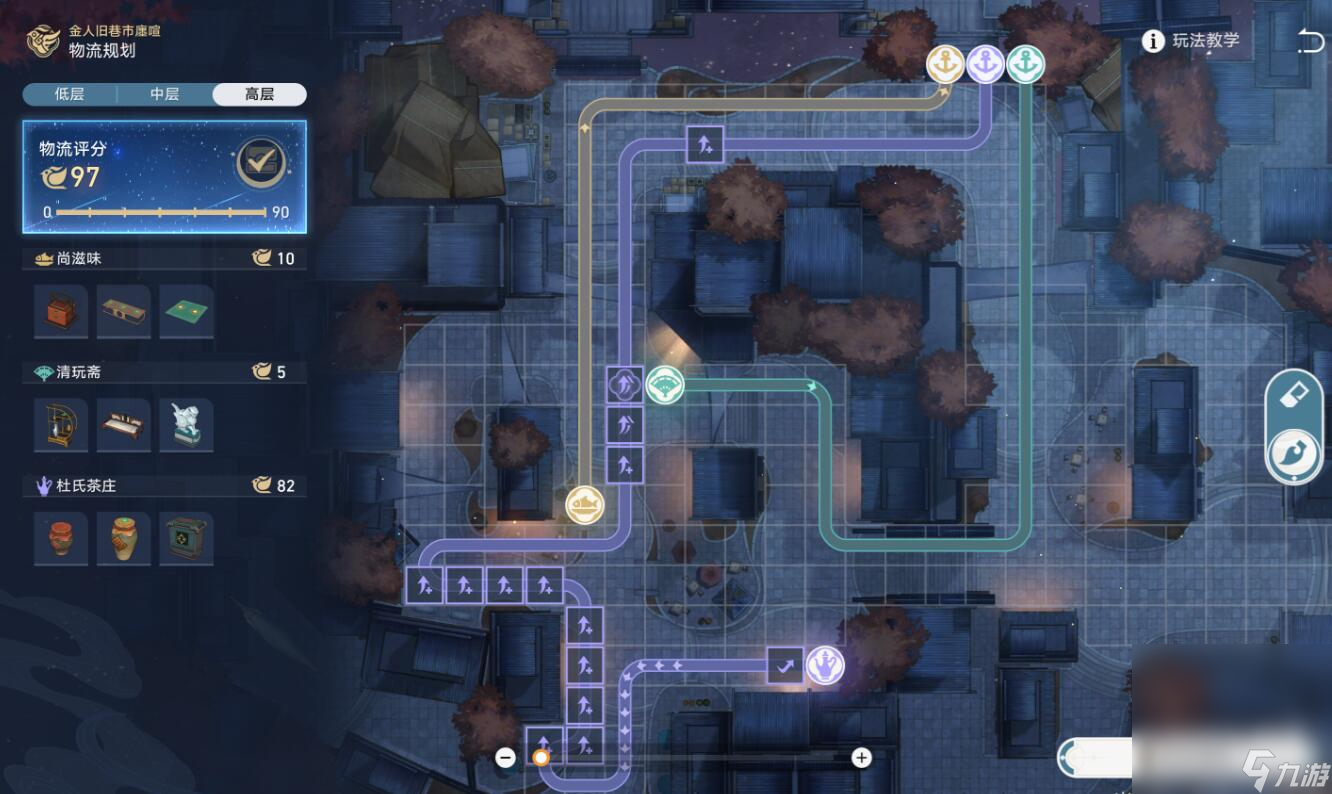Image resolution: width=1332 pixels, height=794 pixels.
Task: Open the 玩法教学 tutorial info
Action: click(1192, 41)
